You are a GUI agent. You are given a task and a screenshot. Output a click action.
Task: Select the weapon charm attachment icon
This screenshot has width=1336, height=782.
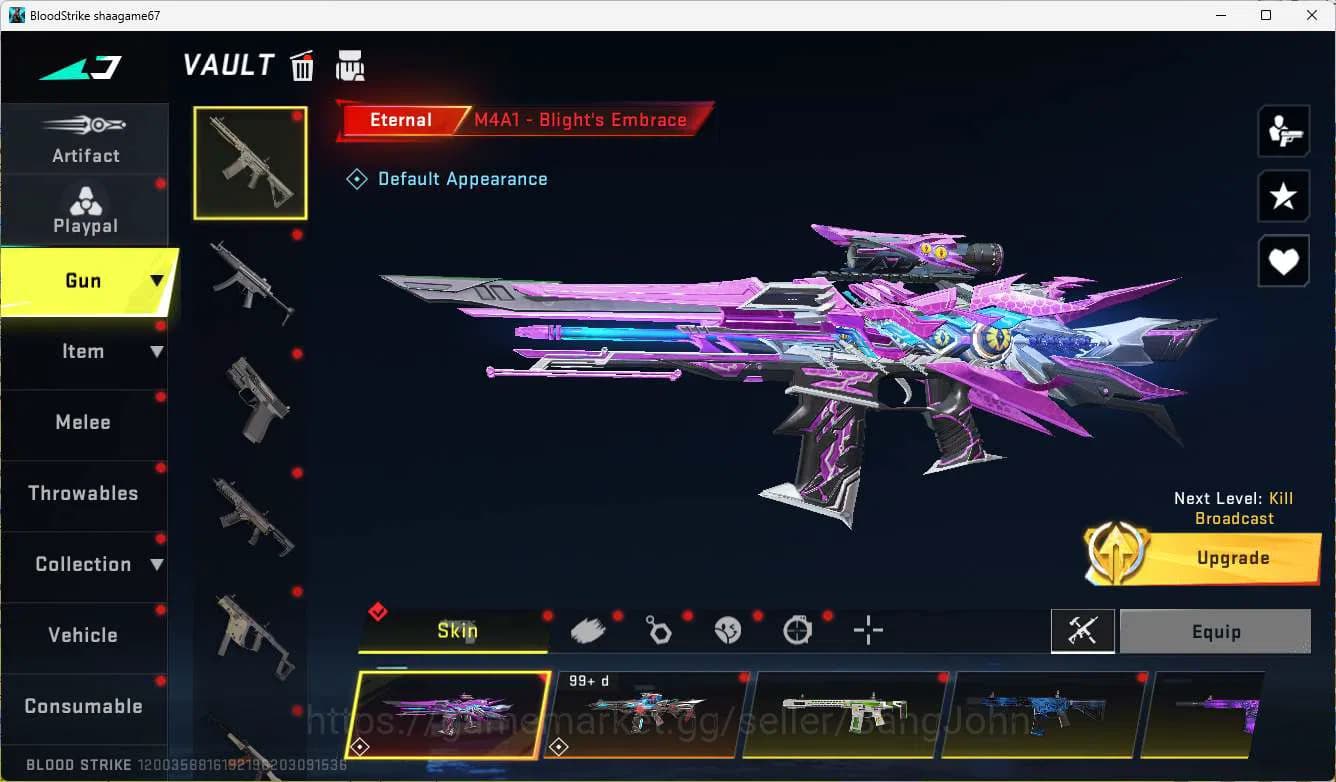pos(658,630)
